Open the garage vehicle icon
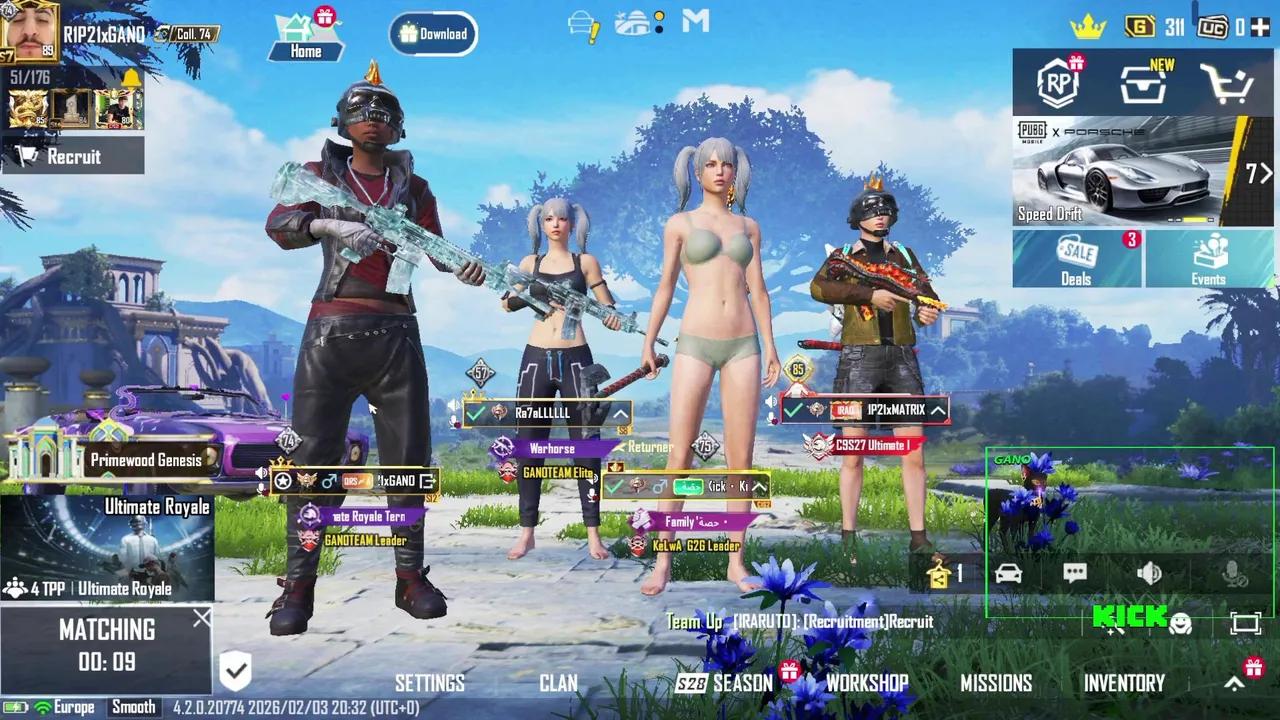Screen dimensions: 1280x720 point(1008,572)
